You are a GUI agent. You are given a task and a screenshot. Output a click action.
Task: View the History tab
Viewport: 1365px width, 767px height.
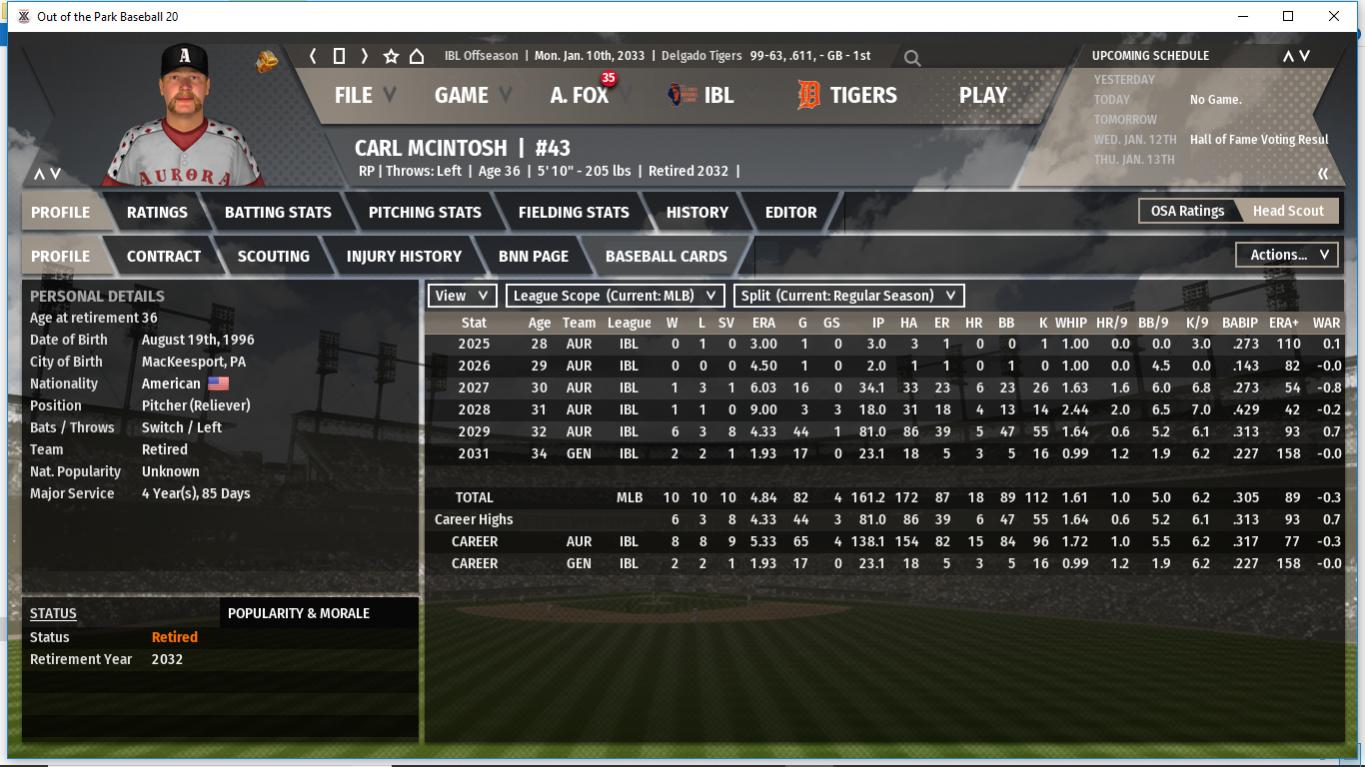click(x=697, y=212)
